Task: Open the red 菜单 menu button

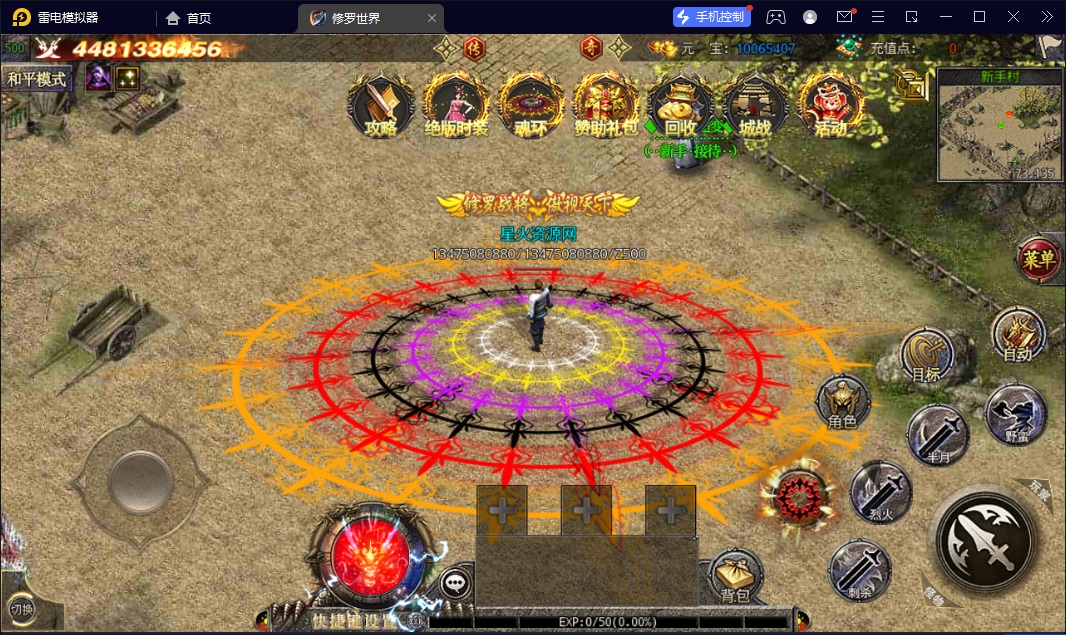Action: tap(1039, 259)
